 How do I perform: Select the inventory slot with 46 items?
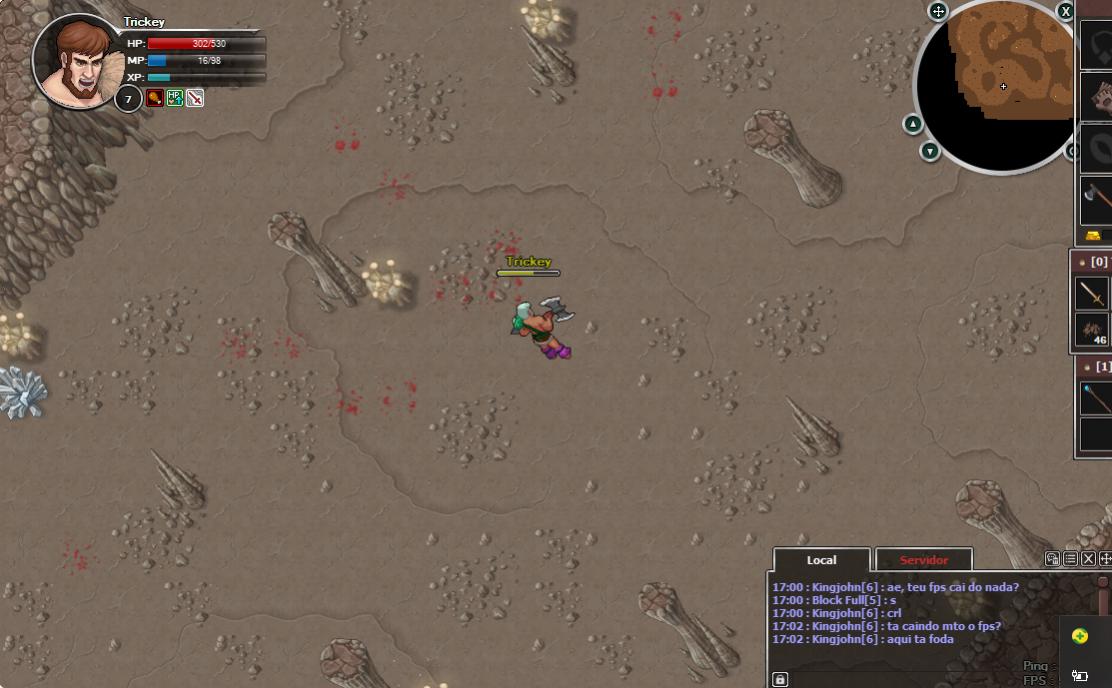click(1093, 330)
